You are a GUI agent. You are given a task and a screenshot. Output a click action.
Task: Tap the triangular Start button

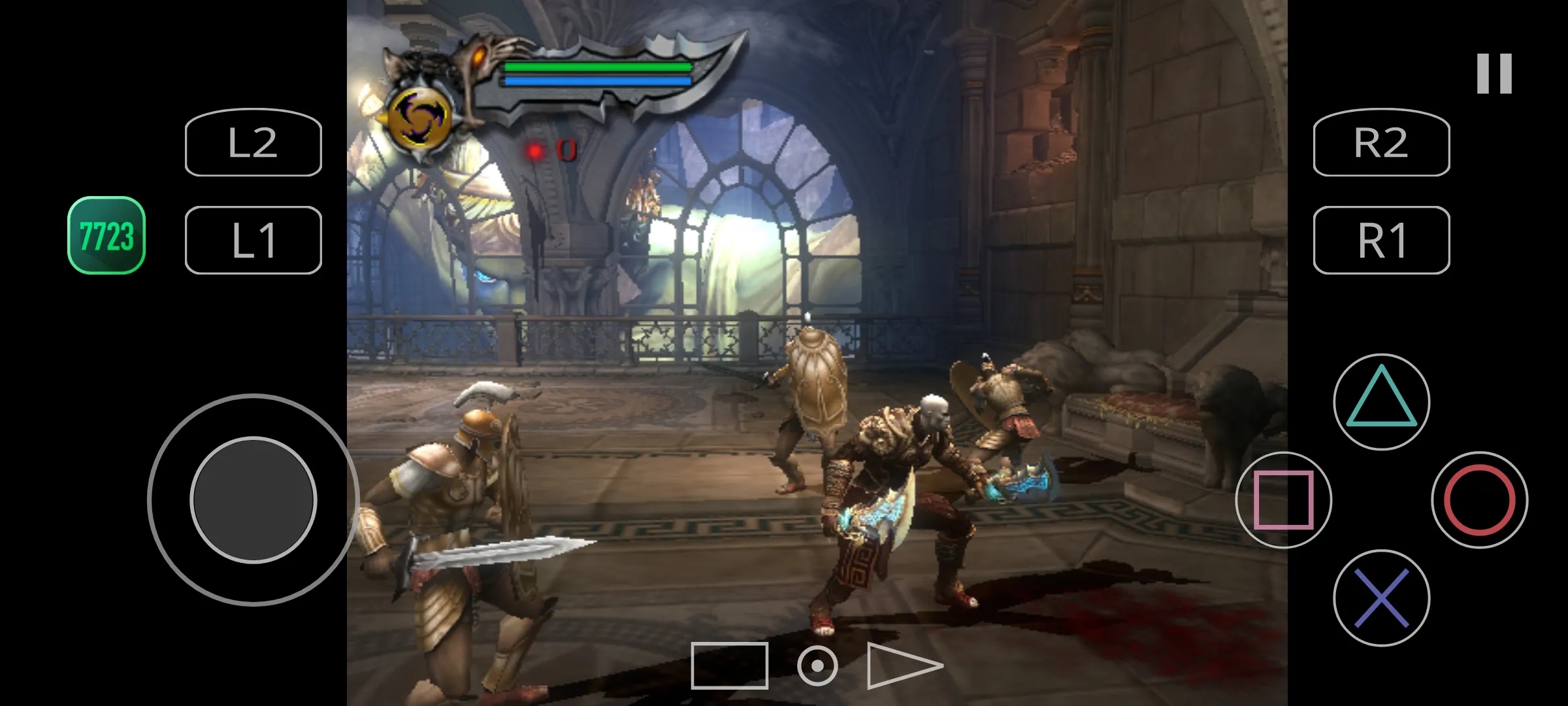pyautogui.click(x=903, y=665)
